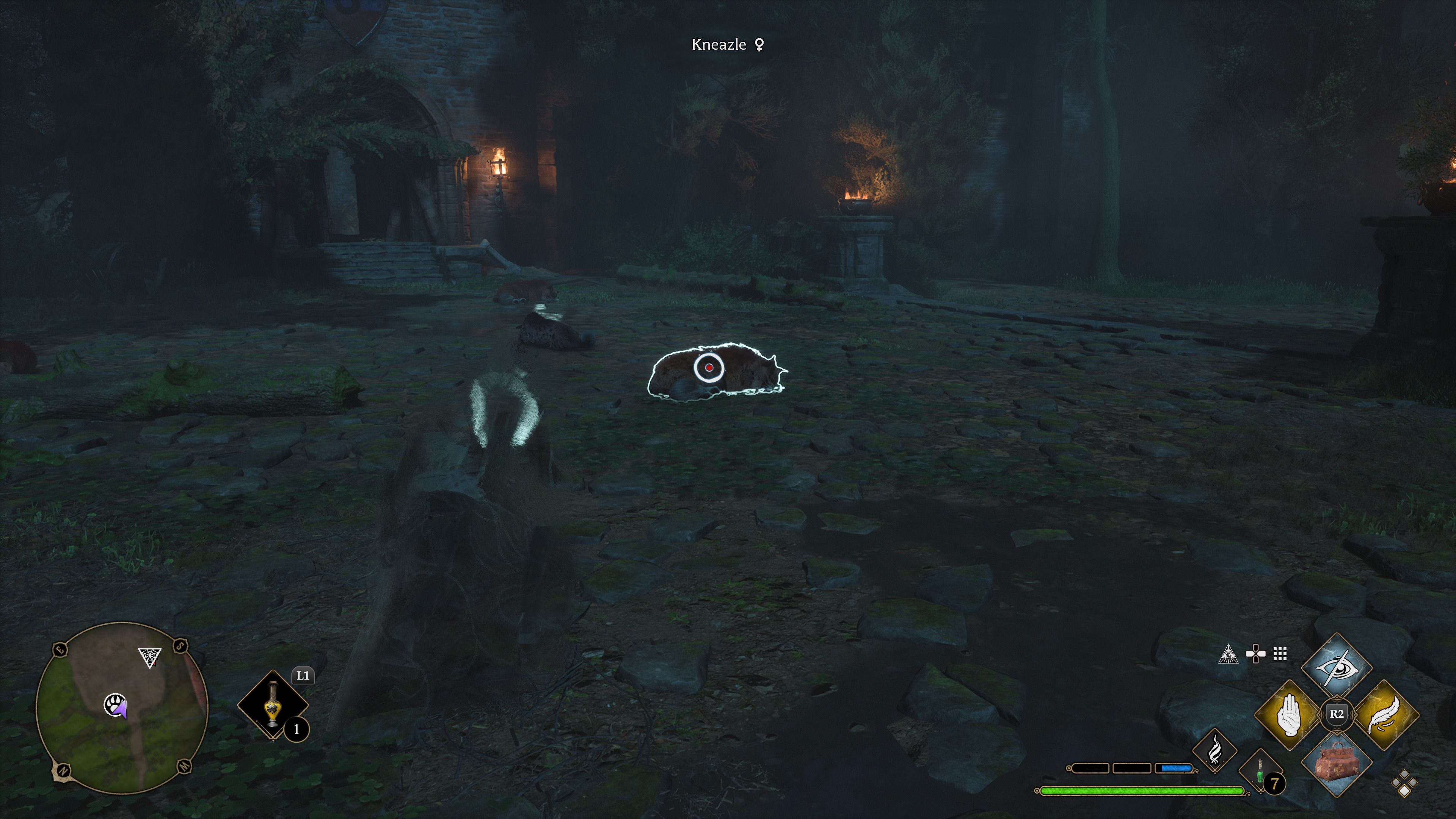Use the yellow clover potion slot
The height and width of the screenshot is (819, 1456).
[x=273, y=705]
